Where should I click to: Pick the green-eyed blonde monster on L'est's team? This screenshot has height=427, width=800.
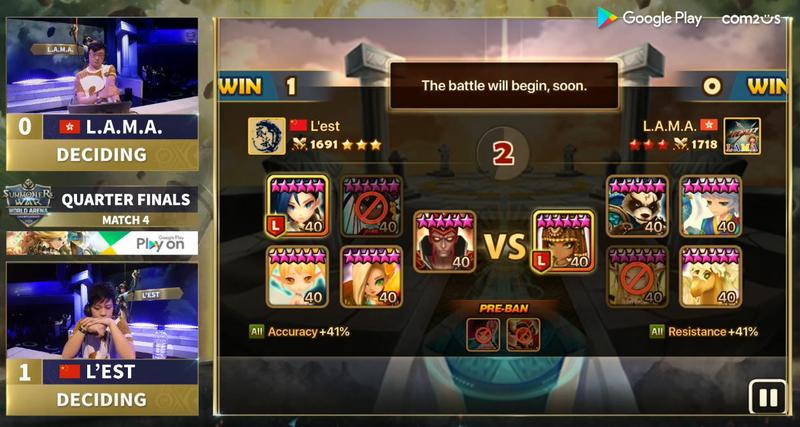tap(371, 276)
